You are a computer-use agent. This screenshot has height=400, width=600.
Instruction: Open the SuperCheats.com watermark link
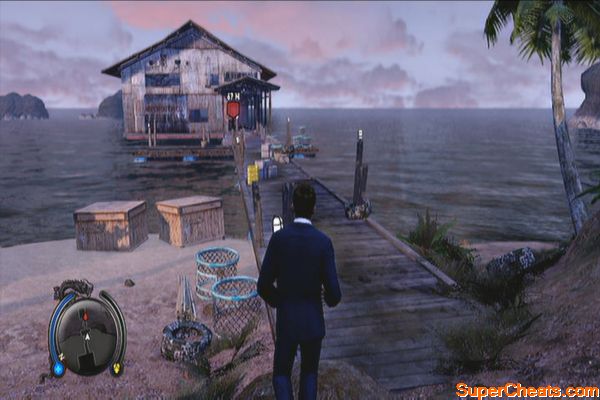525,389
